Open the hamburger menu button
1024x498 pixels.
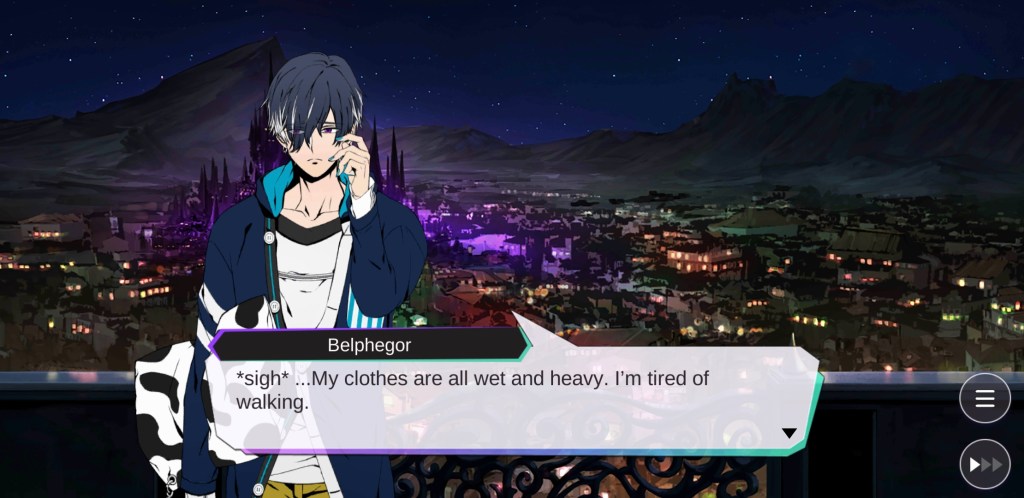(x=984, y=398)
